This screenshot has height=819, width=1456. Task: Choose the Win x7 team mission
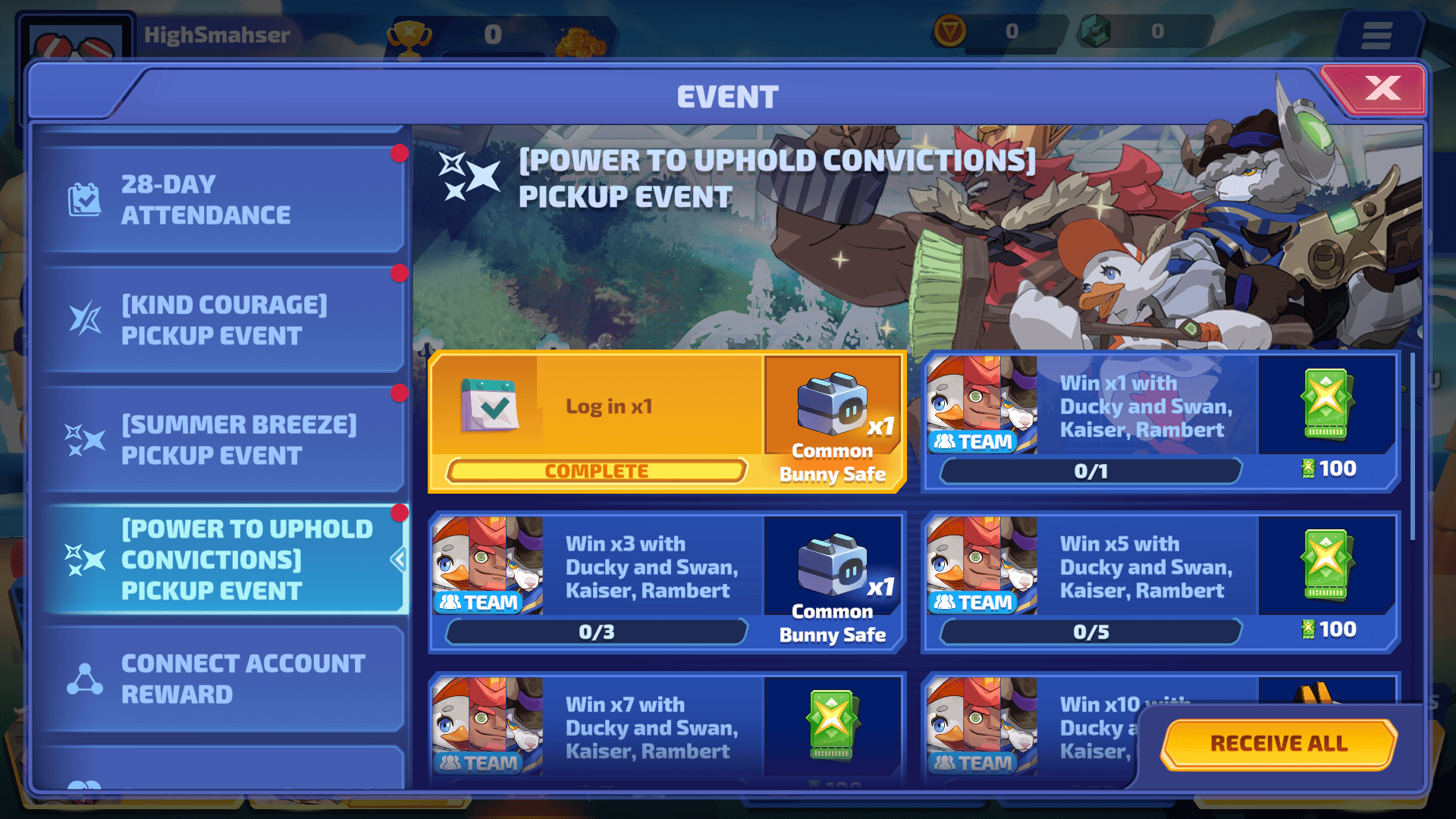(666, 728)
